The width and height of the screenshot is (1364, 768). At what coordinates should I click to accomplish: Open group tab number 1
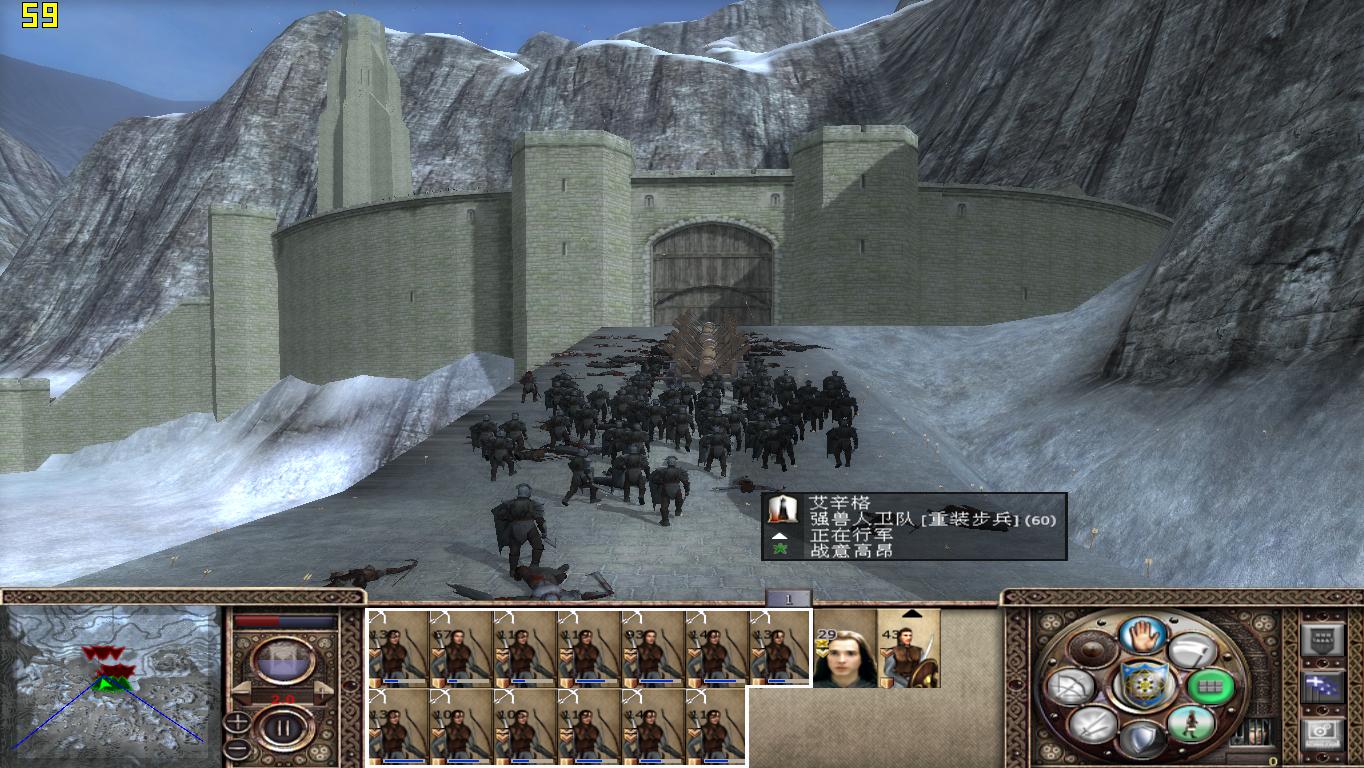click(x=788, y=599)
